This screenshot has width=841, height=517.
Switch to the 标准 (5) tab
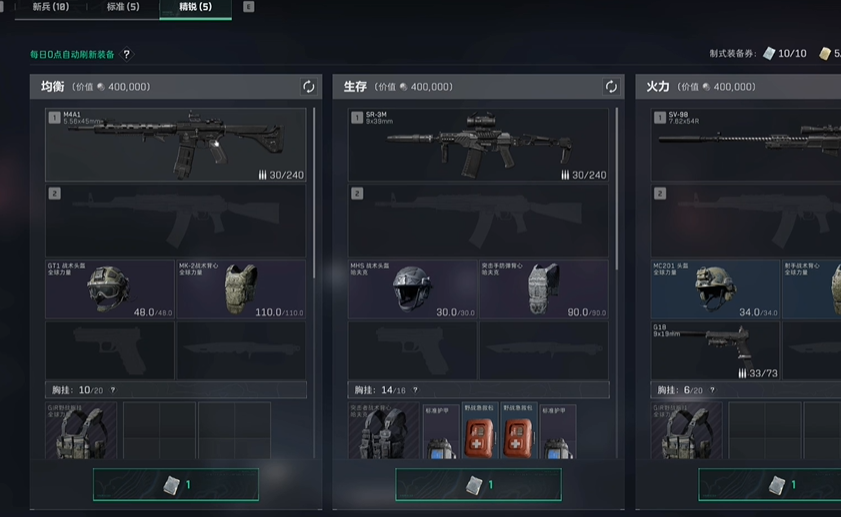123,7
